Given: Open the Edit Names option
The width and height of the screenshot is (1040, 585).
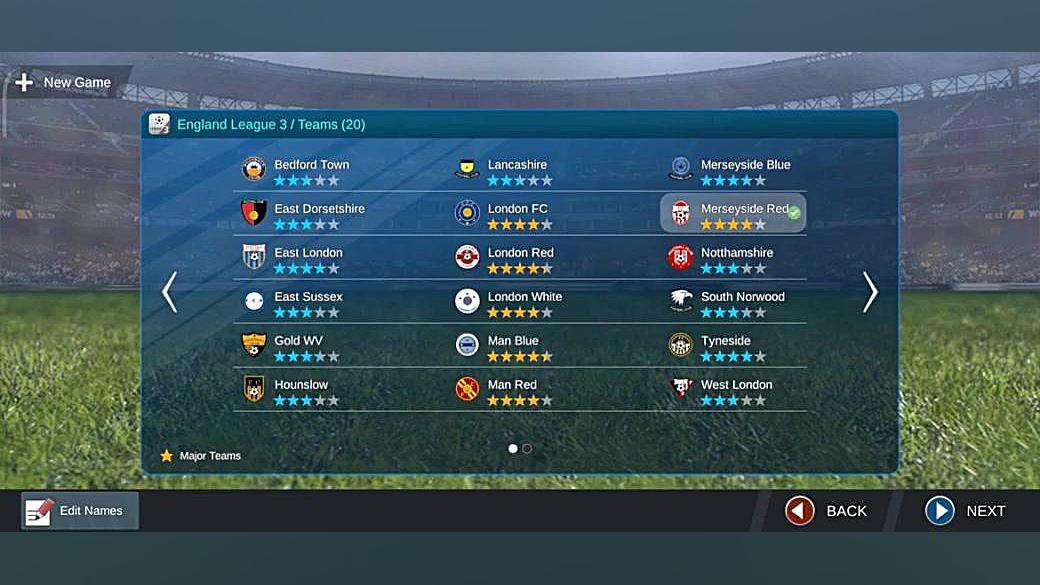Looking at the screenshot, I should coord(80,511).
